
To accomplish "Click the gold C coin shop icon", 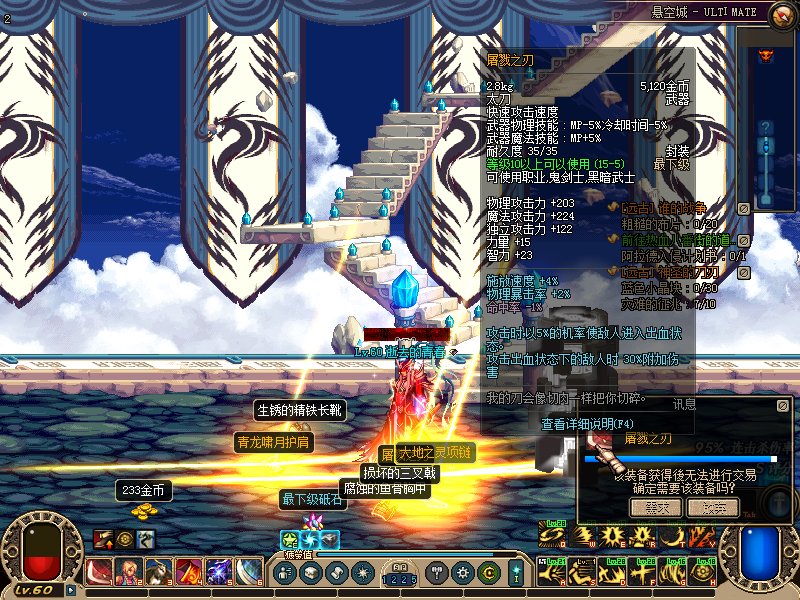I will coord(488,573).
